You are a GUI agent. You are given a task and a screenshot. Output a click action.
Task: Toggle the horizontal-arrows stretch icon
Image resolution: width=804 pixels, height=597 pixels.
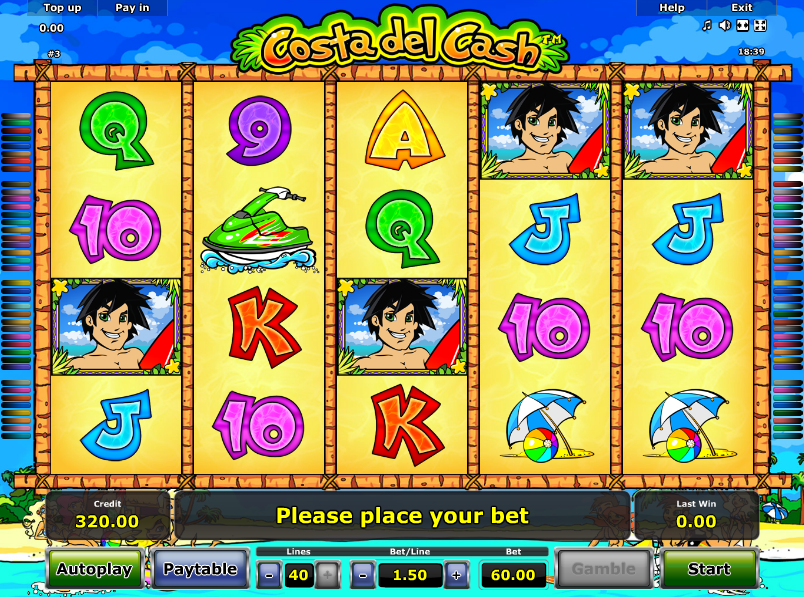pos(742,25)
